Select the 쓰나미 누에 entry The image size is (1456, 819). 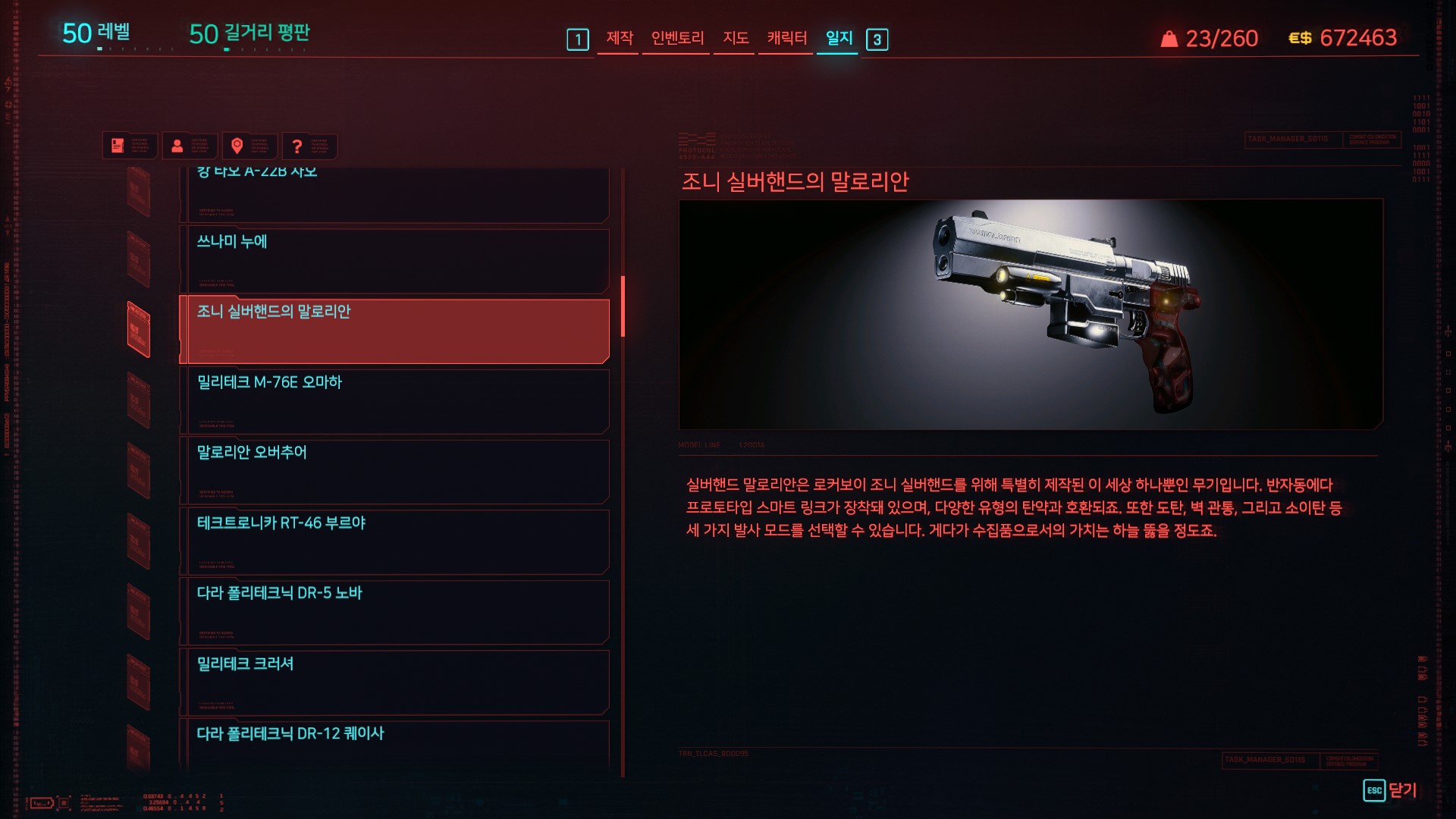[394, 260]
